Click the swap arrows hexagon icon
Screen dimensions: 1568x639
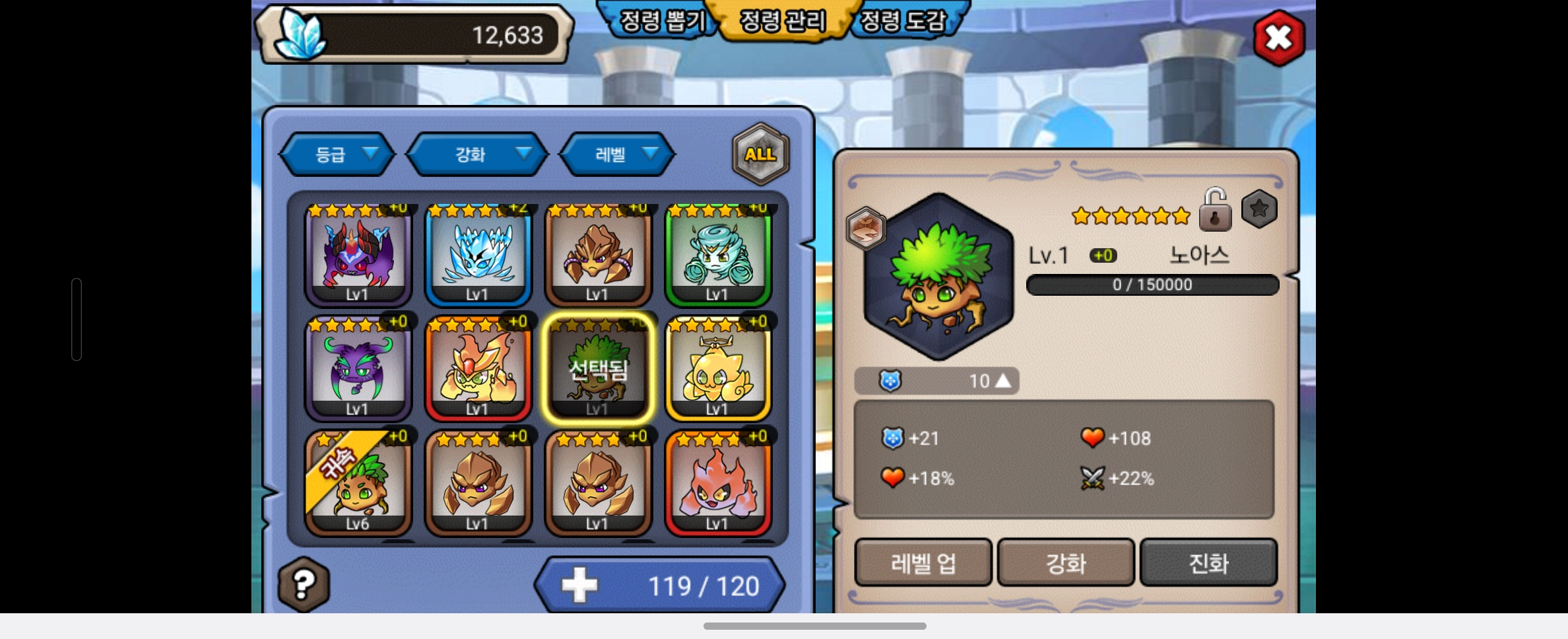tap(865, 228)
